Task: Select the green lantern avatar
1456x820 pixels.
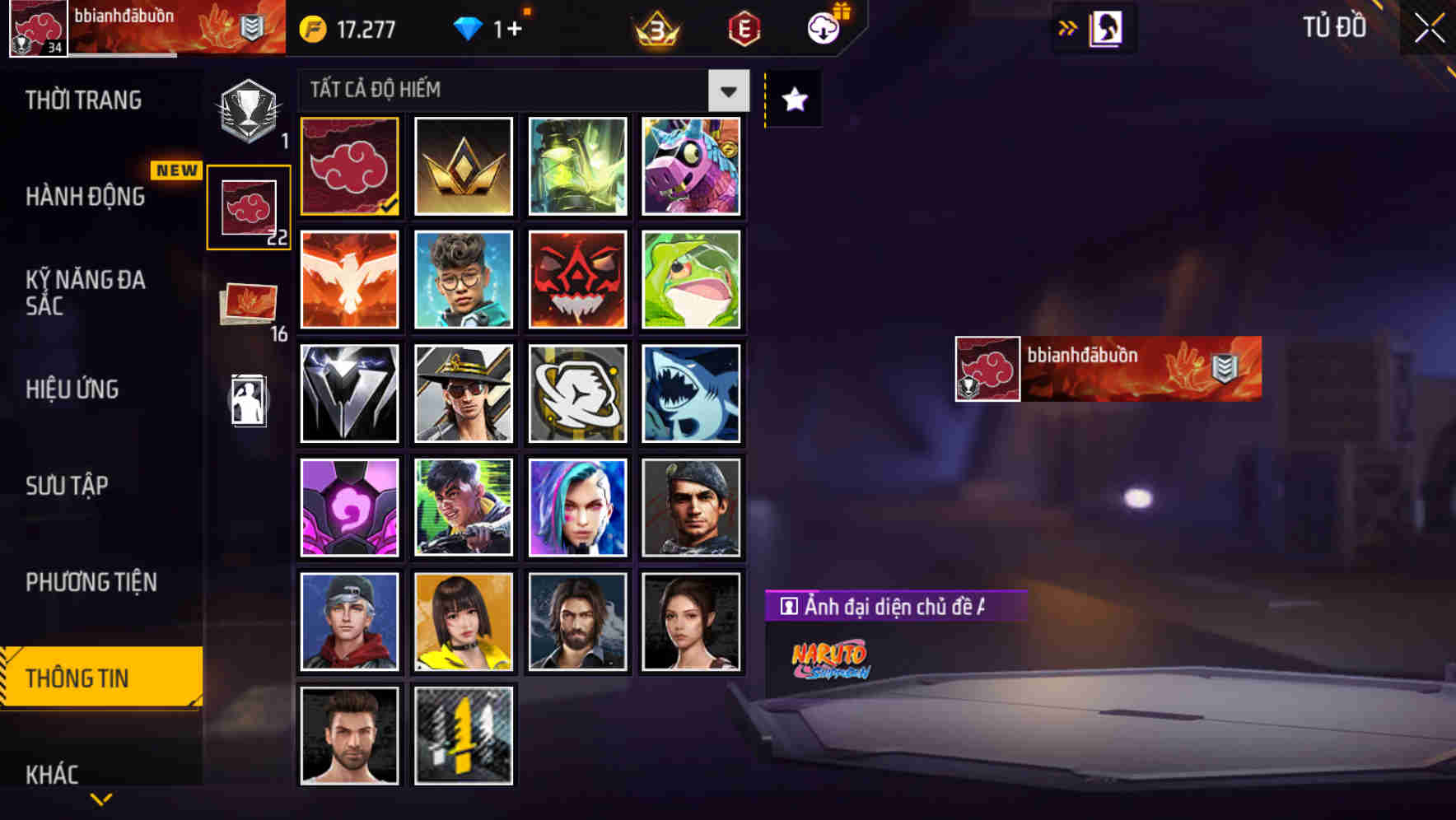Action: [x=576, y=165]
